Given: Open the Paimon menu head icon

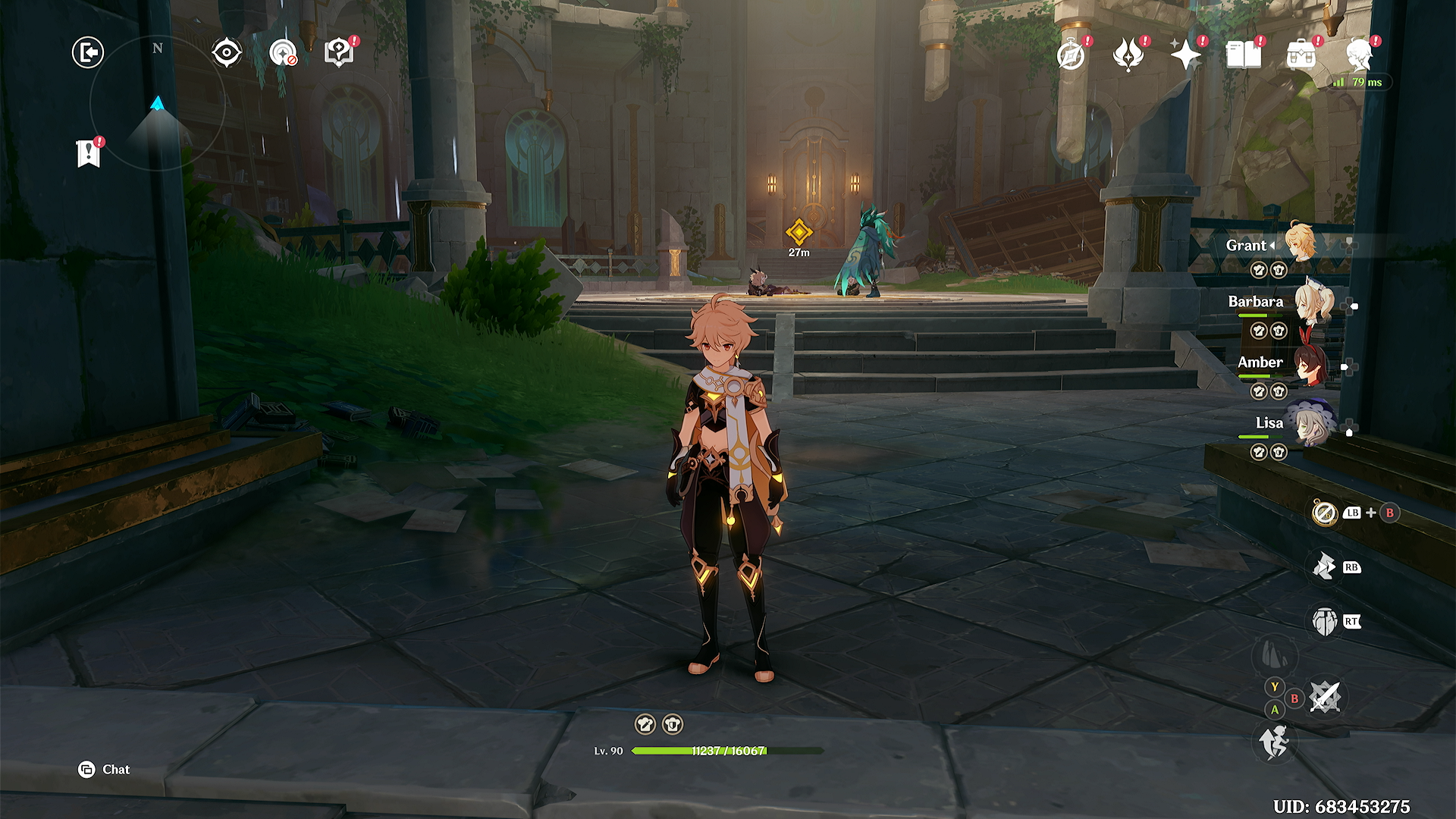Looking at the screenshot, I should pos(1358,55).
